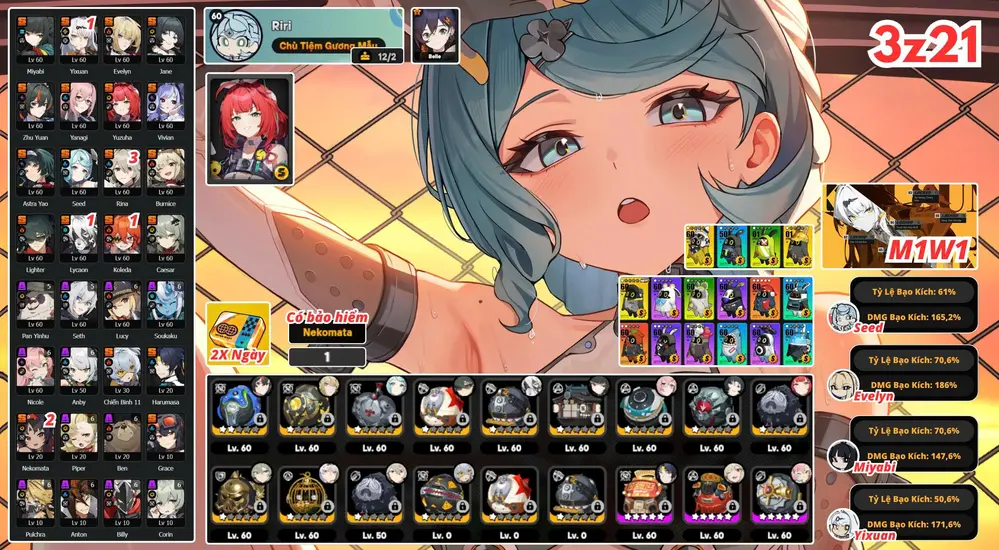This screenshot has height=550, width=999.
Task: Select the Soukaku agent portrait
Action: 166,300
